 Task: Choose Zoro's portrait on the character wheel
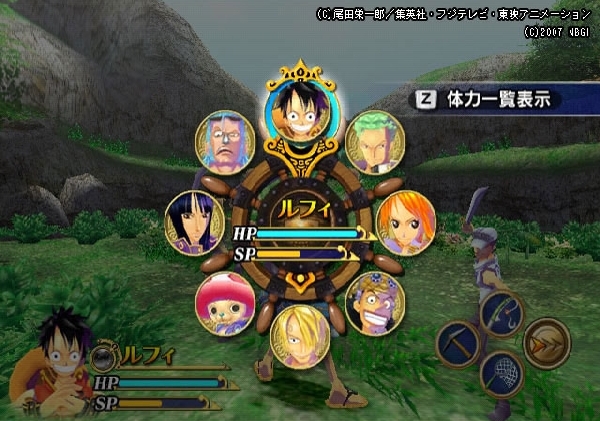point(376,142)
